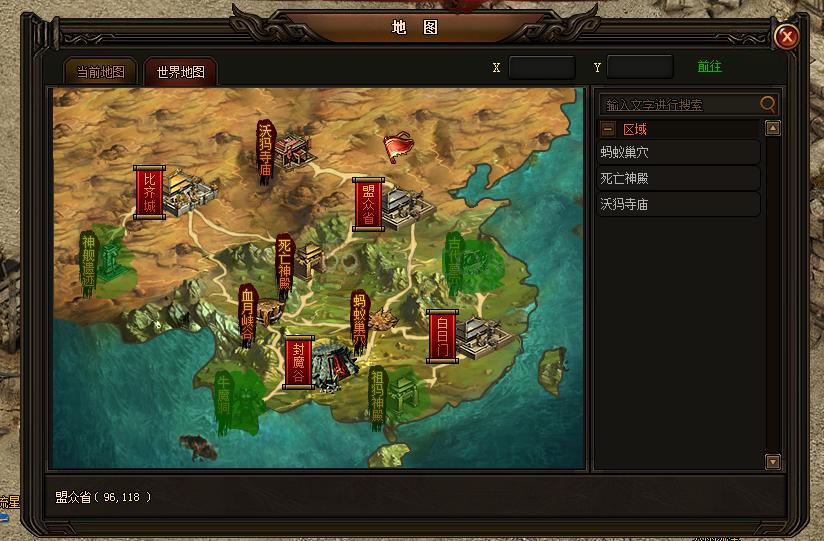
Task: Switch to the 当前地图 tab
Action: pyautogui.click(x=101, y=72)
